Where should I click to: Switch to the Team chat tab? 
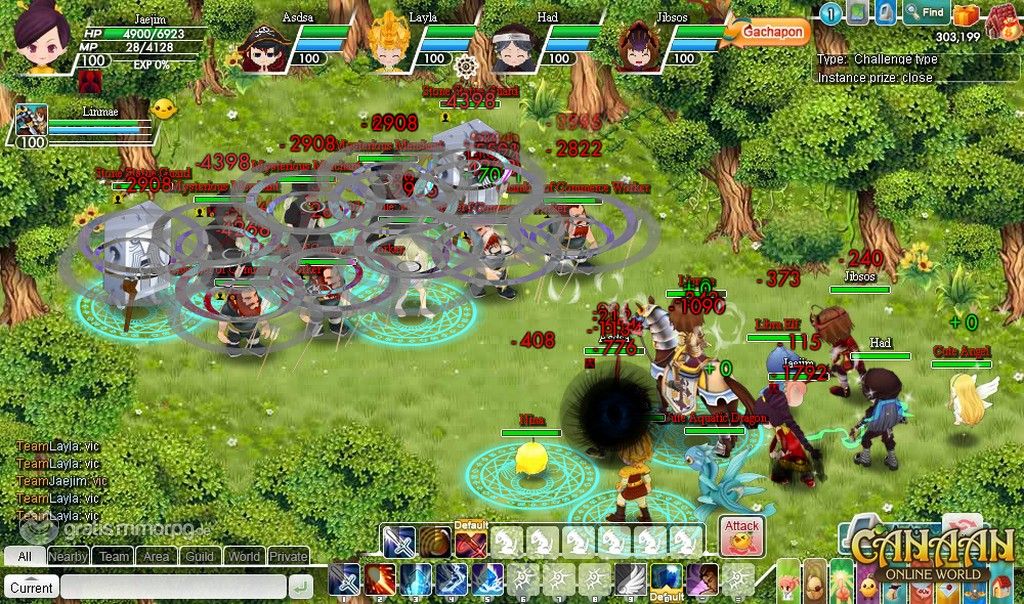click(114, 556)
